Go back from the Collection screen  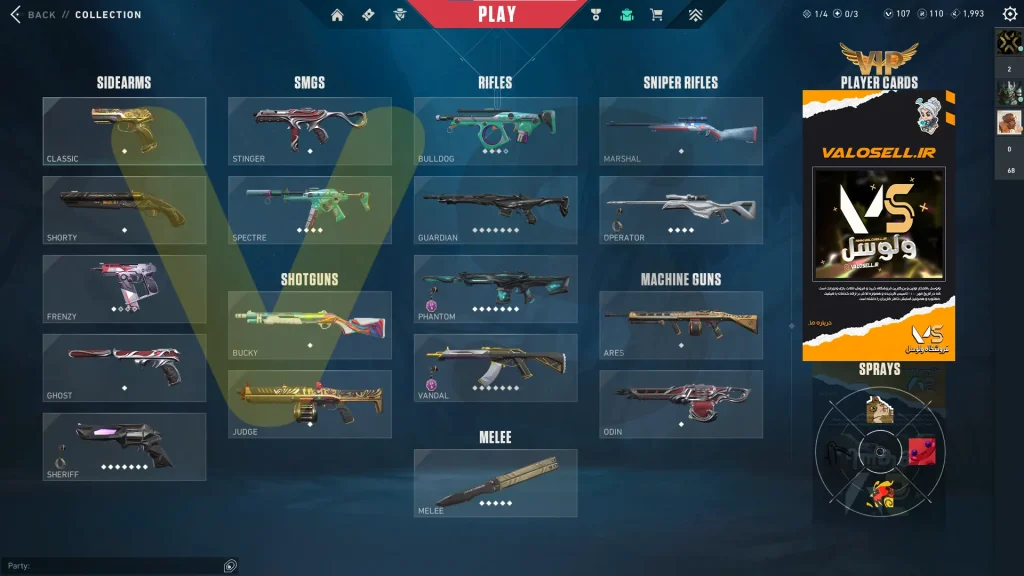32,15
